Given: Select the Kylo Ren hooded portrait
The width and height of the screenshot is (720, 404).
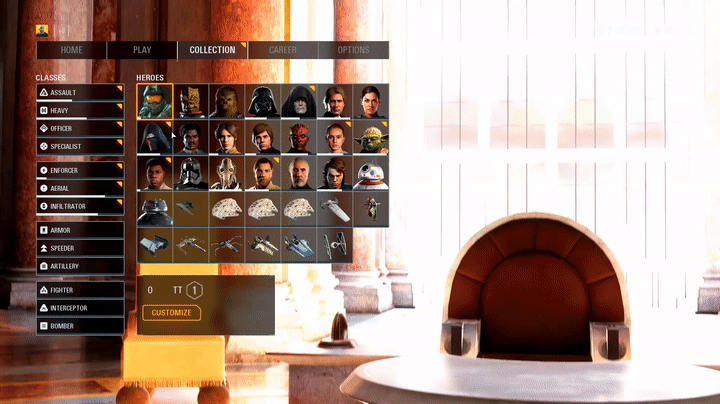Looking at the screenshot, I should pos(154,137).
